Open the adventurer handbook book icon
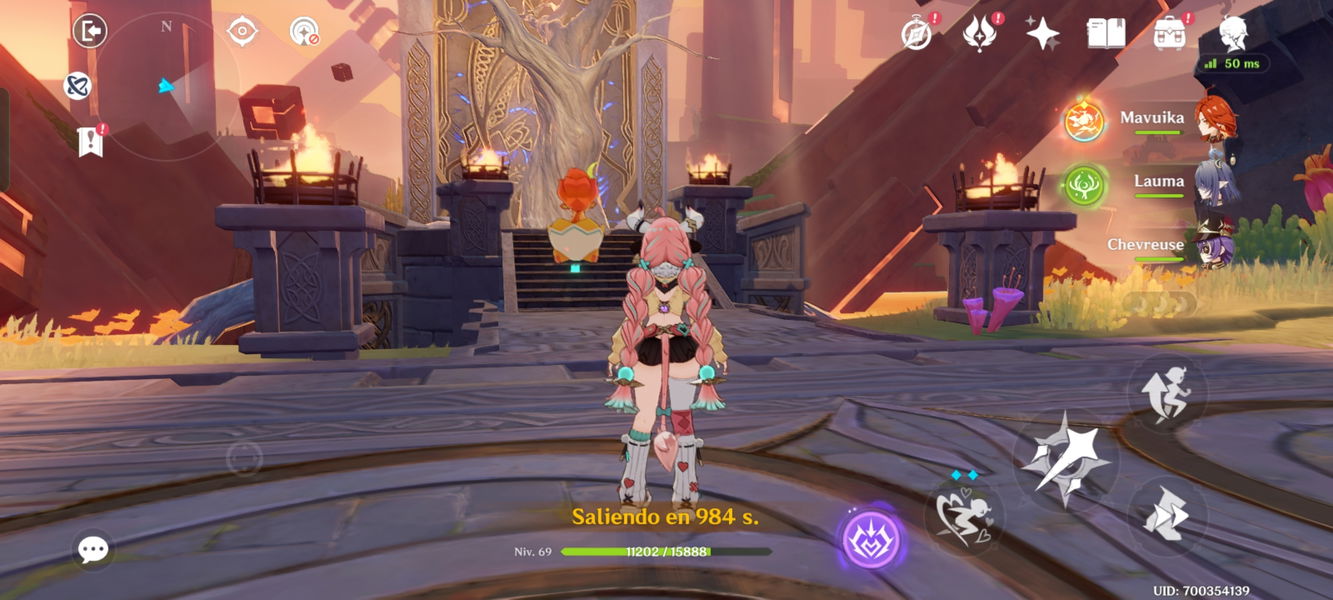The width and height of the screenshot is (1333, 600). (1106, 34)
